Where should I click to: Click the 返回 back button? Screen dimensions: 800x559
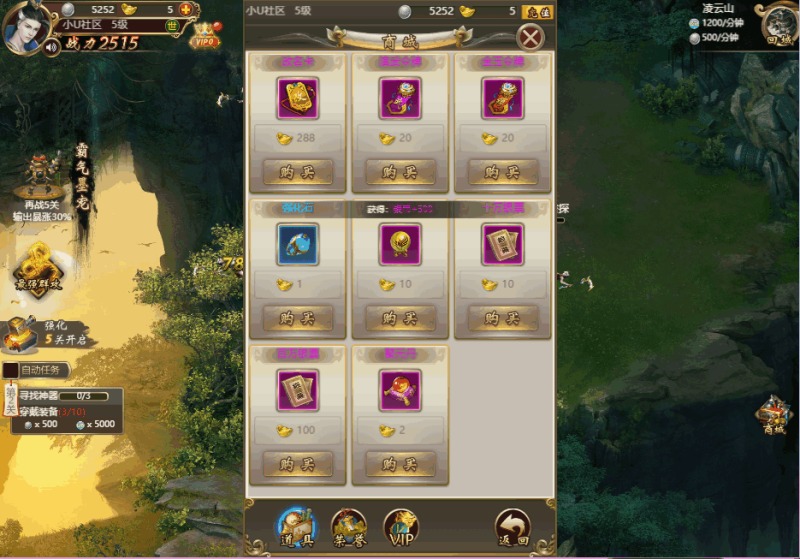[512, 527]
